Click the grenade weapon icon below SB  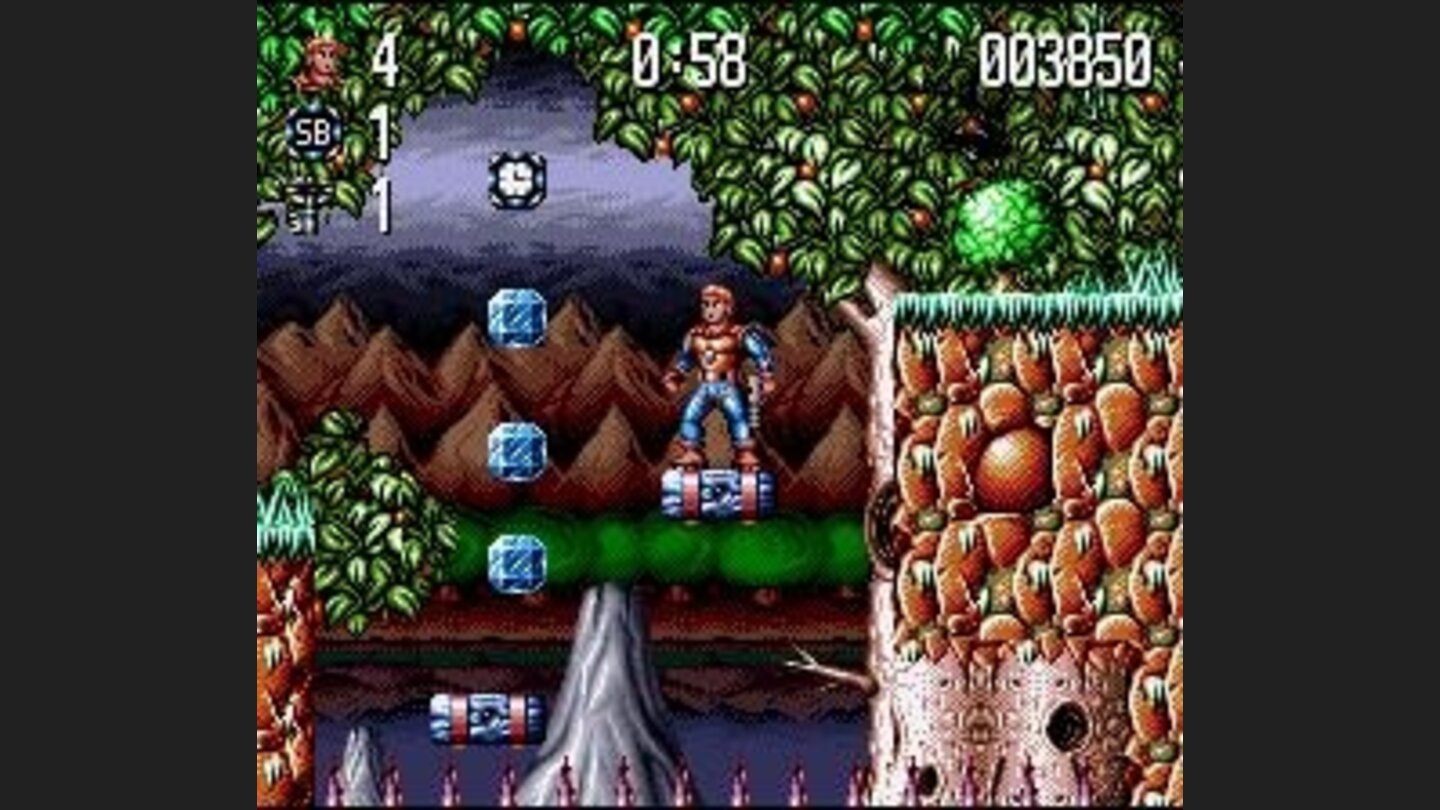click(x=305, y=203)
